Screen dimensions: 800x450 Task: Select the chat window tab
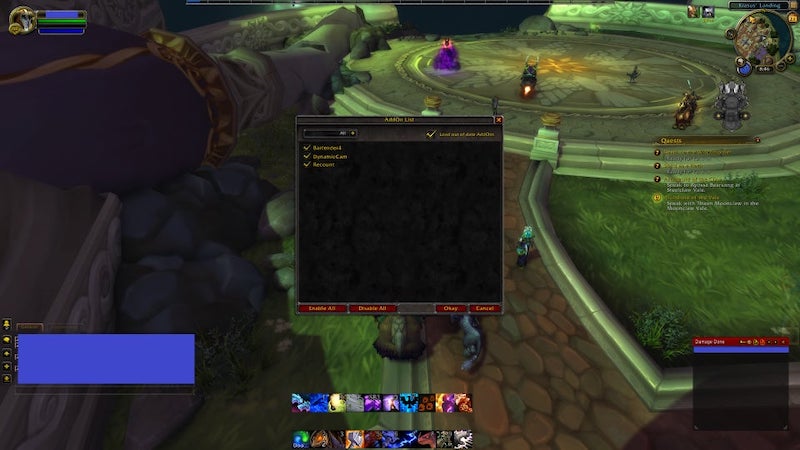point(30,327)
